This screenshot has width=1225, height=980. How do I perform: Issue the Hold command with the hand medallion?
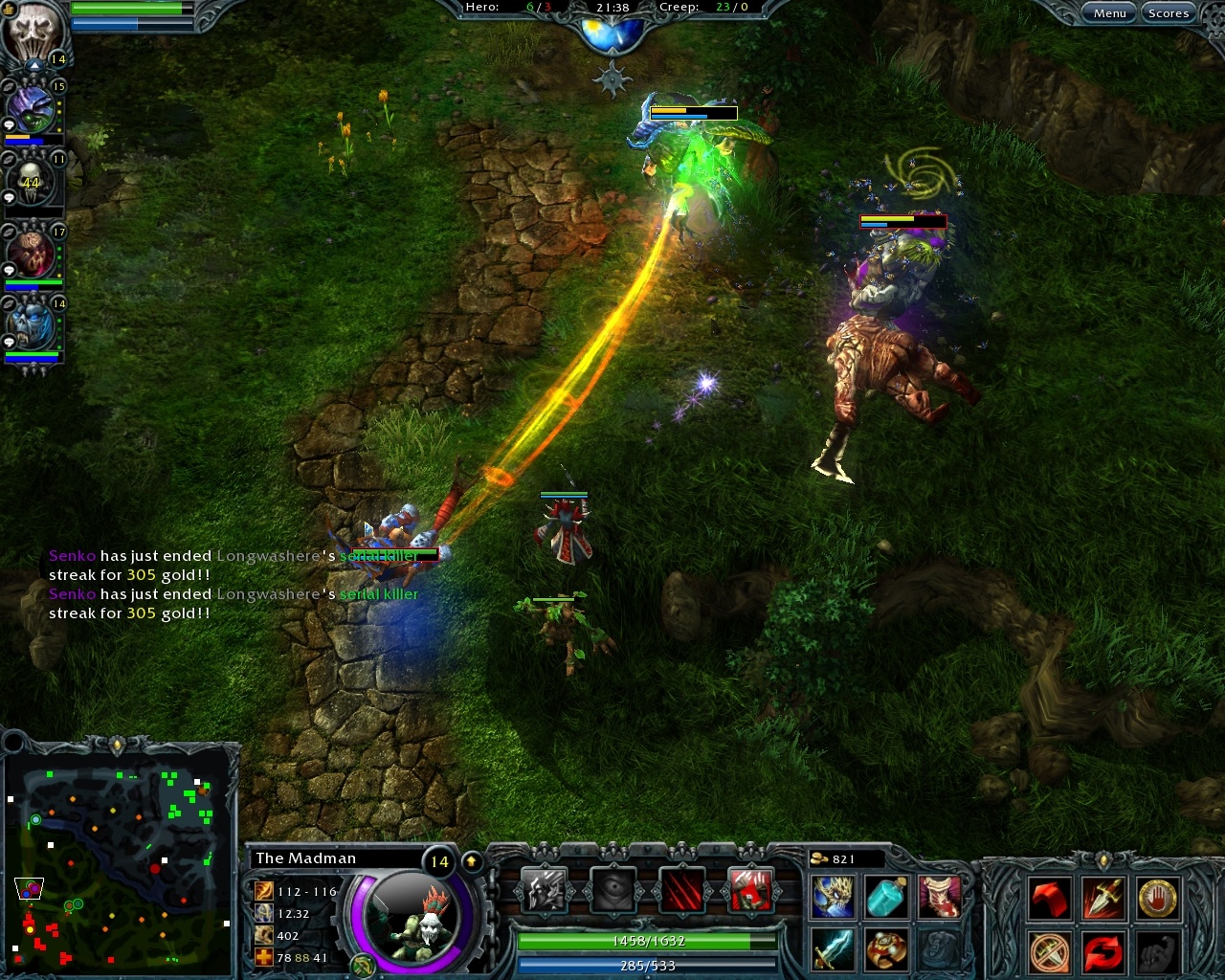point(1157,898)
